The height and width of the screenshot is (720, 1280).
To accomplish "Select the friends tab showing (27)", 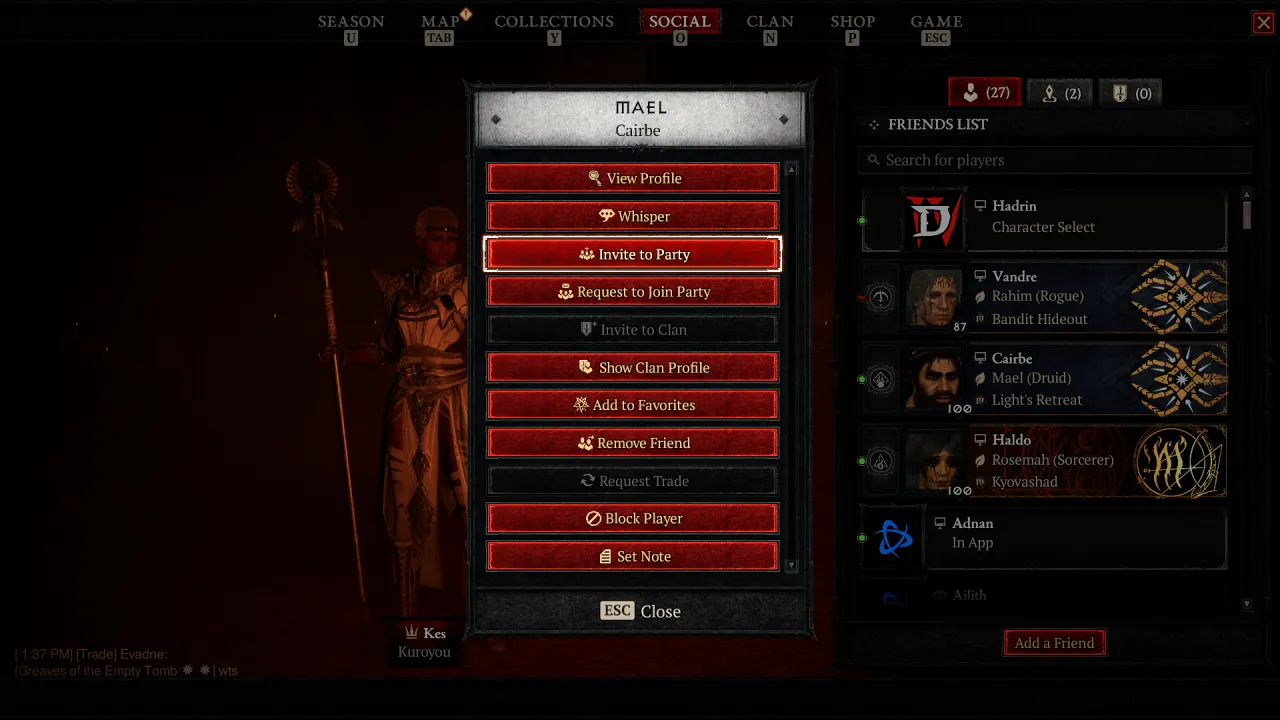I will pyautogui.click(x=984, y=91).
